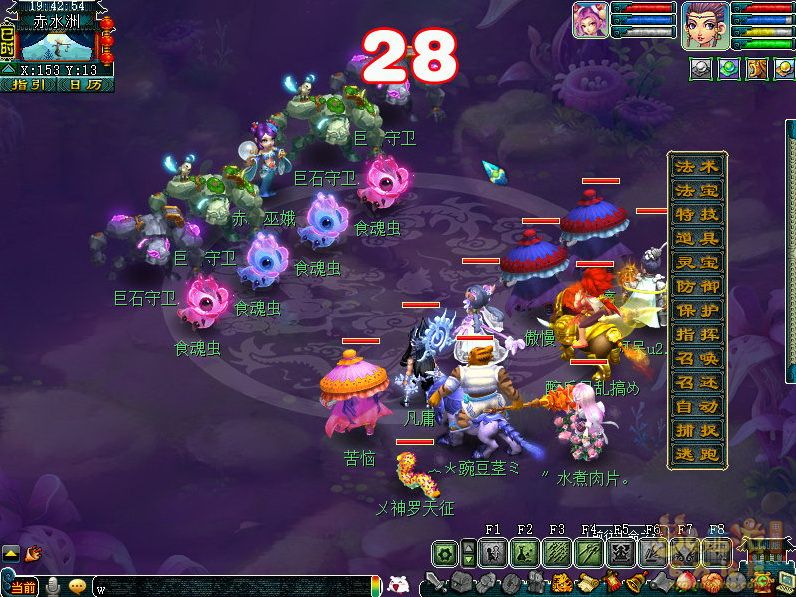Open the 法术 spell menu
796x597 pixels.
click(697, 166)
